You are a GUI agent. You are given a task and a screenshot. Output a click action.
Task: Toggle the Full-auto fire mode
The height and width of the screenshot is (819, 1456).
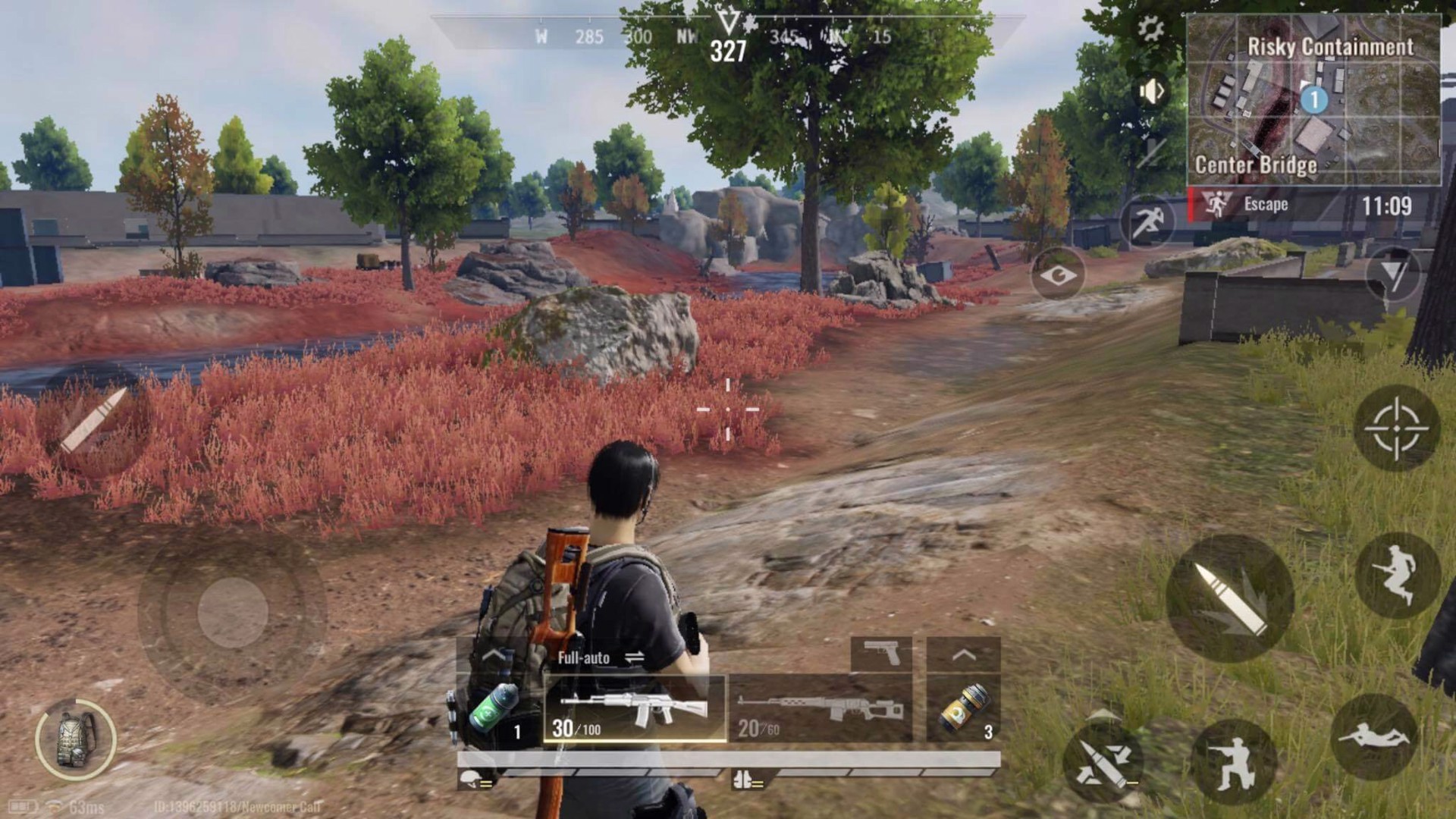coord(601,657)
